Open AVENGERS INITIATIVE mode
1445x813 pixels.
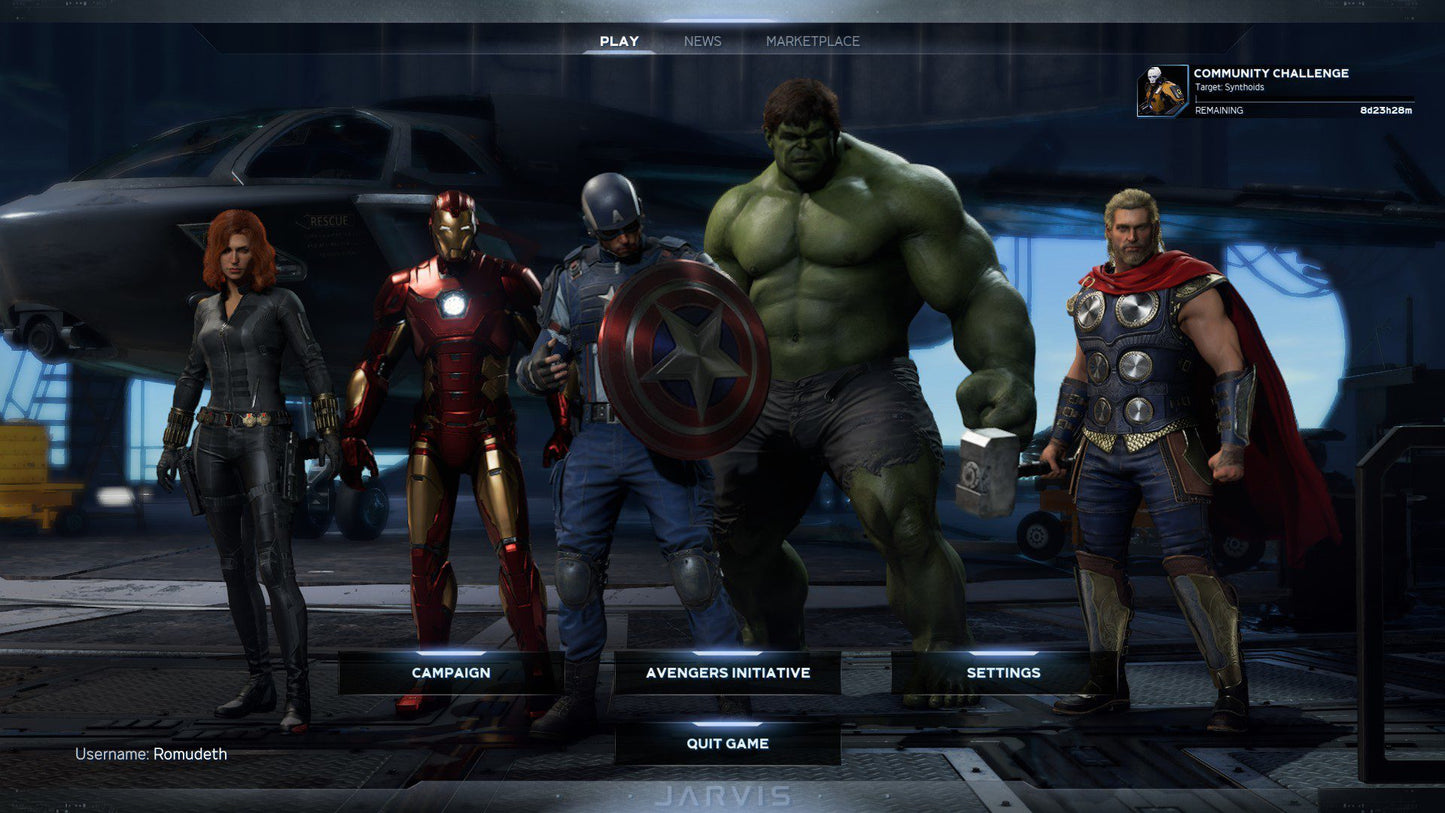click(728, 673)
